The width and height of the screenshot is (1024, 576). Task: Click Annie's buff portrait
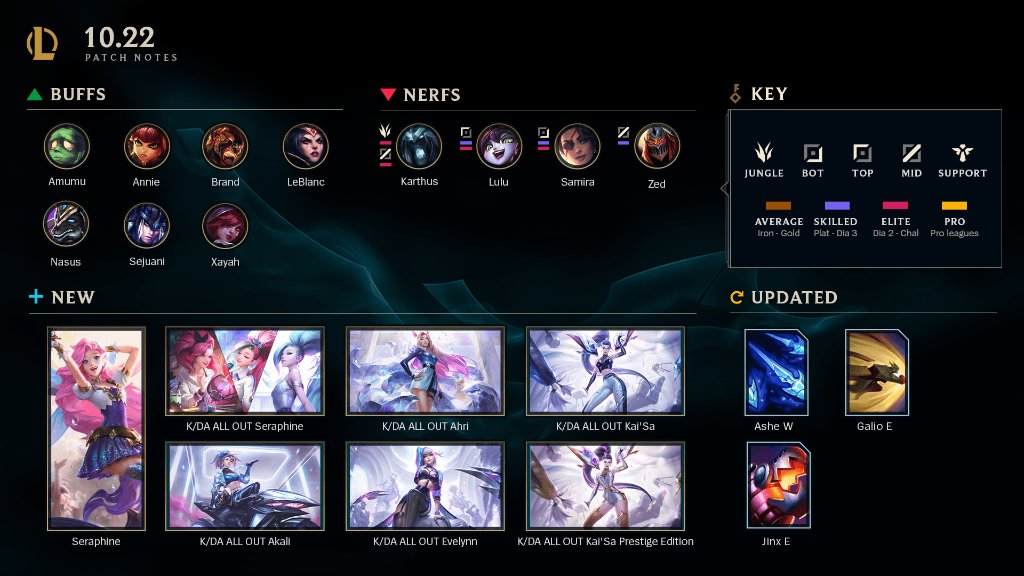(x=146, y=146)
